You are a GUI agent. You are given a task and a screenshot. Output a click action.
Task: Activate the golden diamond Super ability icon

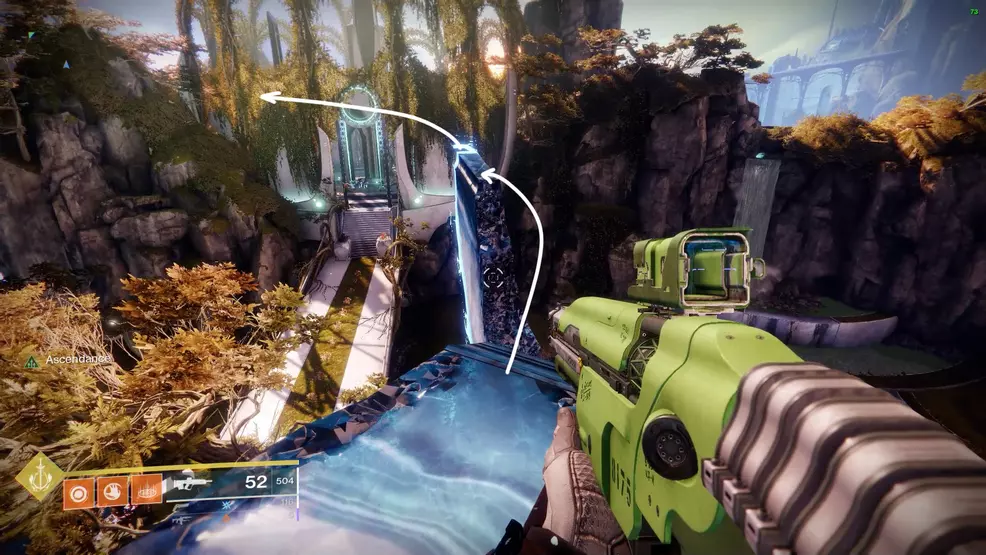pyautogui.click(x=39, y=477)
